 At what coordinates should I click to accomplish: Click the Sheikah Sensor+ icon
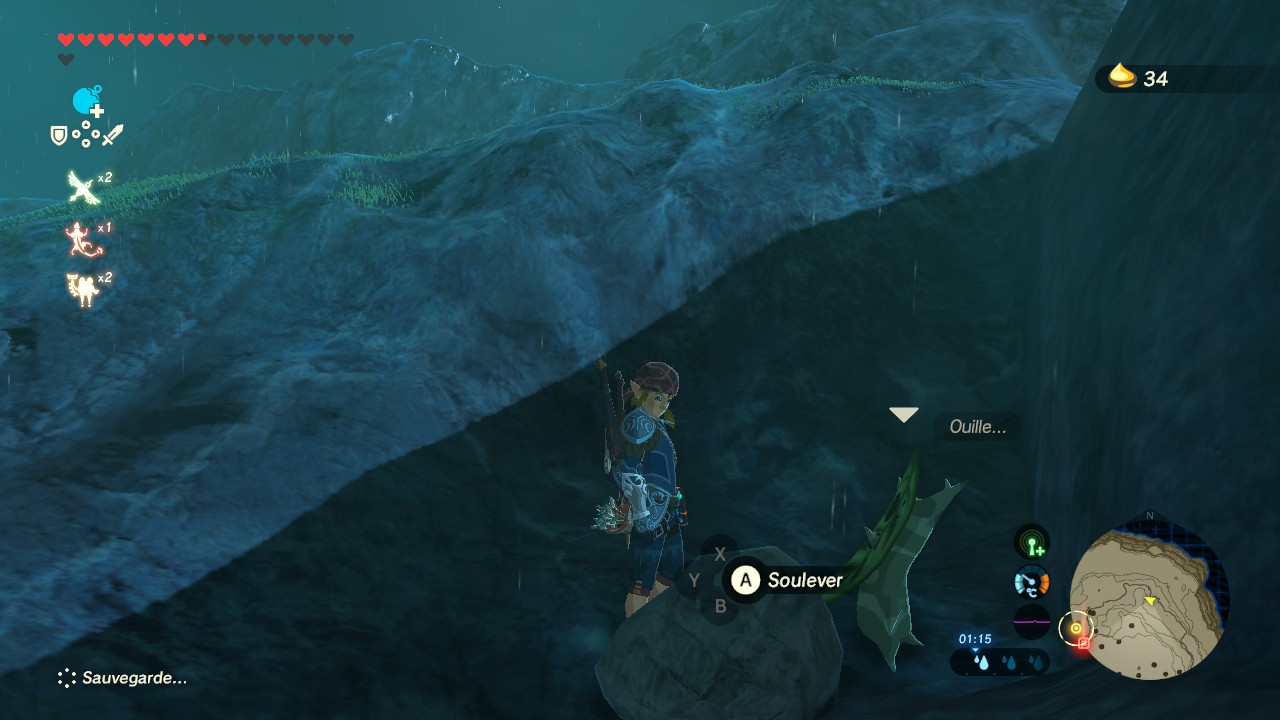[x=1032, y=543]
